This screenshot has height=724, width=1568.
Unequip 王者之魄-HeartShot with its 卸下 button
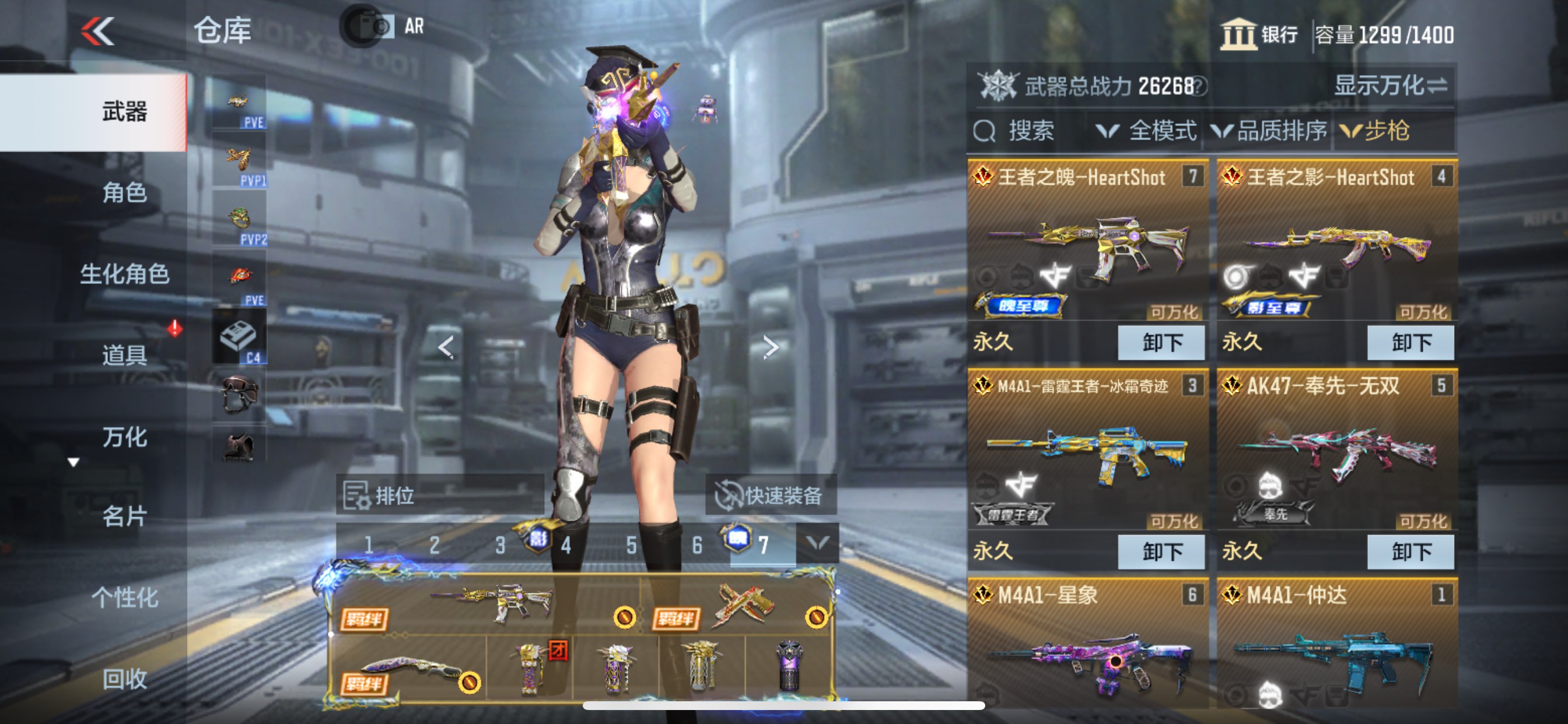click(1161, 343)
